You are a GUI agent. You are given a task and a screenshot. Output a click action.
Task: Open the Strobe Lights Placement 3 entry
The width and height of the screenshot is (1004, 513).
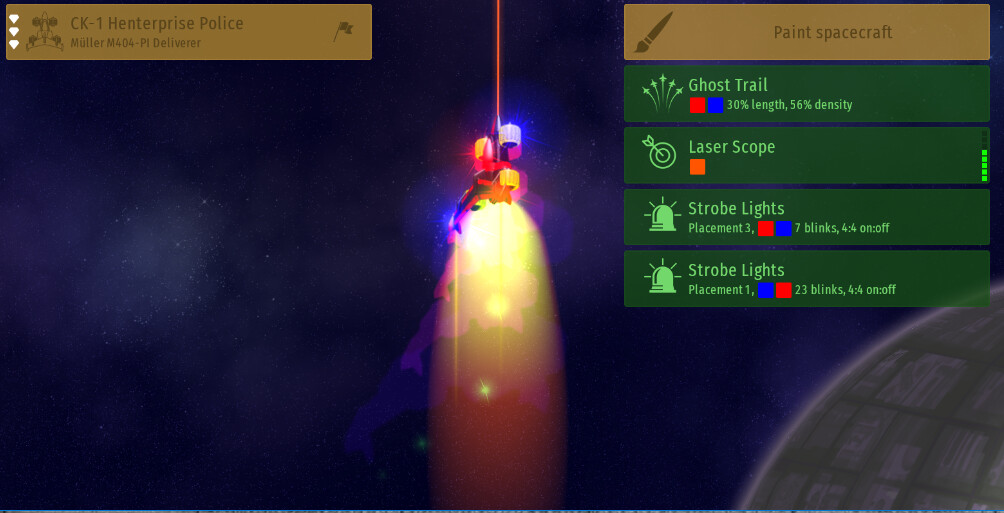coord(806,217)
